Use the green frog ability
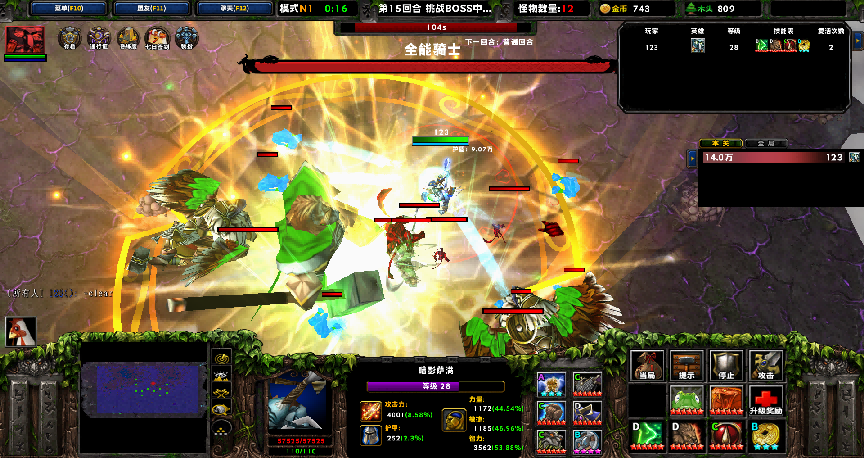This screenshot has width=864, height=458. tap(688, 402)
